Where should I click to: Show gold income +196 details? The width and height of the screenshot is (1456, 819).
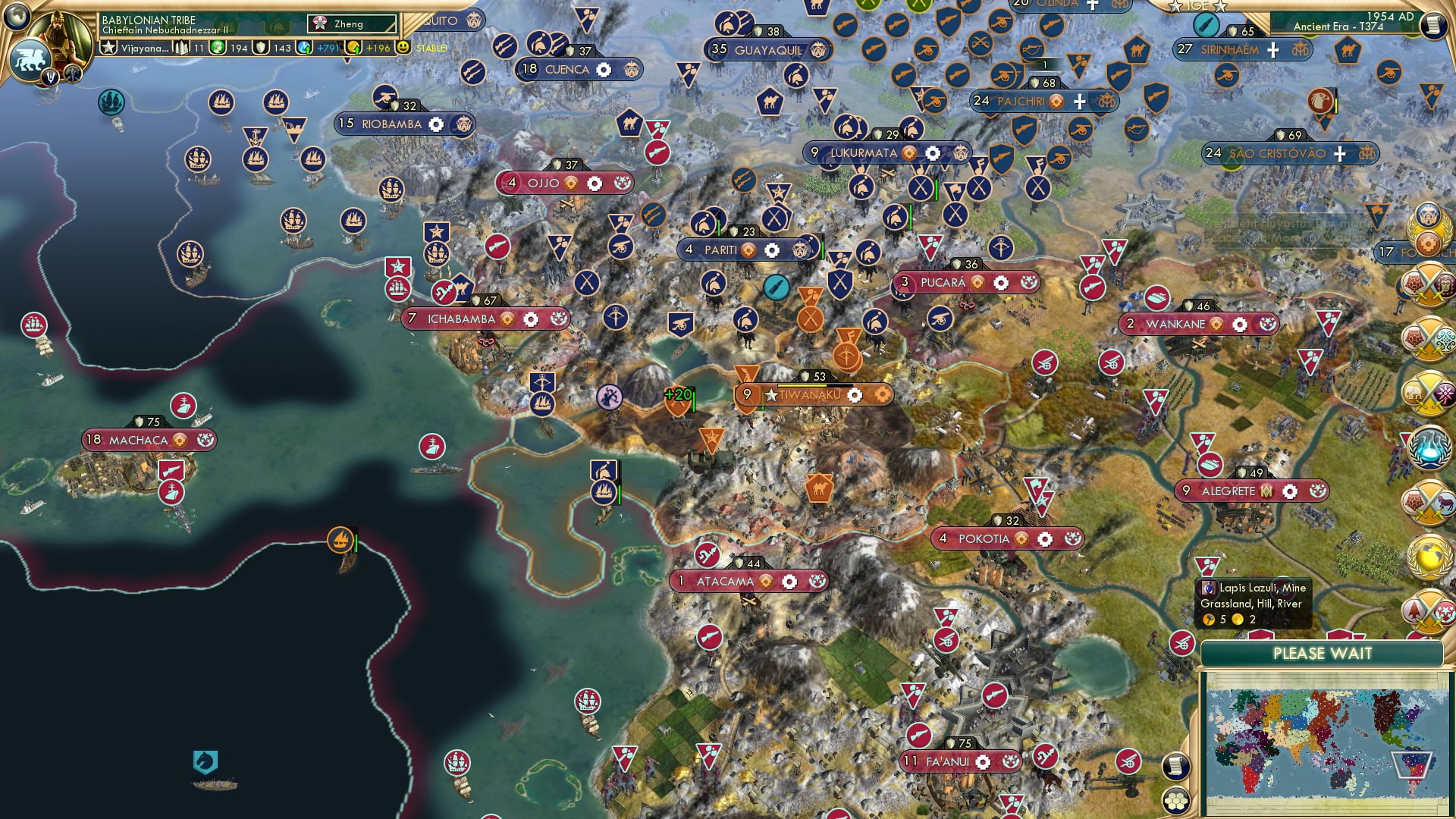click(371, 48)
